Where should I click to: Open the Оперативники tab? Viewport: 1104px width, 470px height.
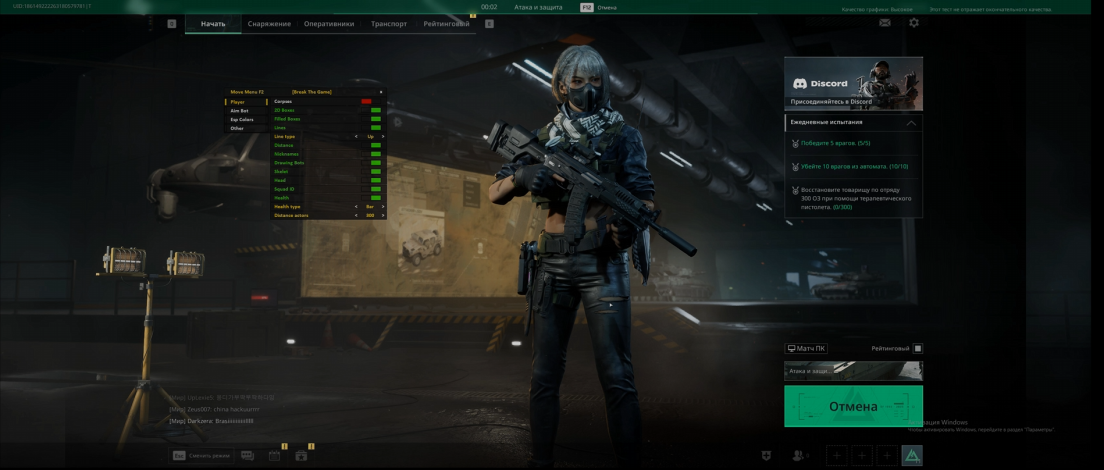[x=329, y=23]
